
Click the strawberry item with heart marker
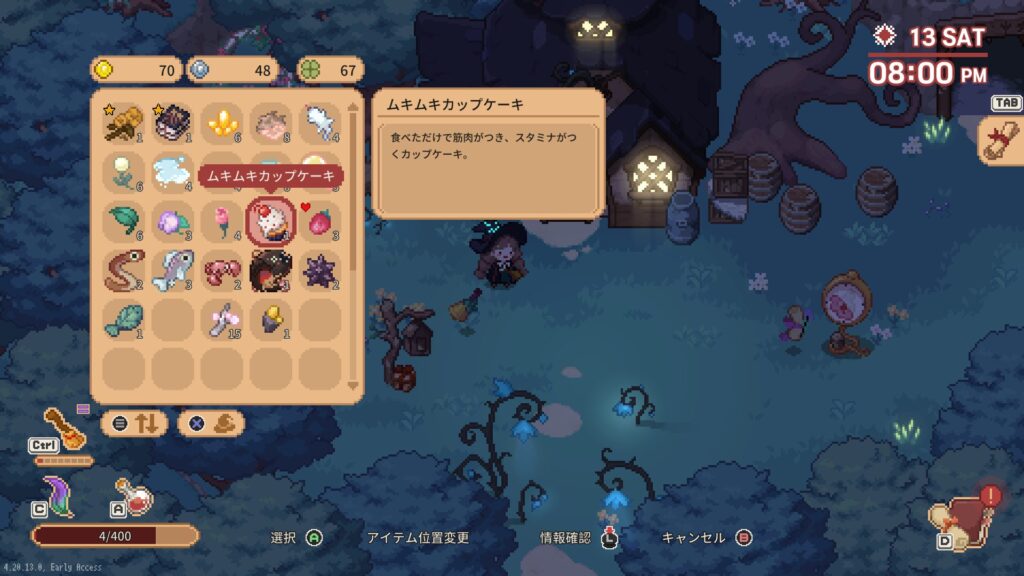pos(320,221)
